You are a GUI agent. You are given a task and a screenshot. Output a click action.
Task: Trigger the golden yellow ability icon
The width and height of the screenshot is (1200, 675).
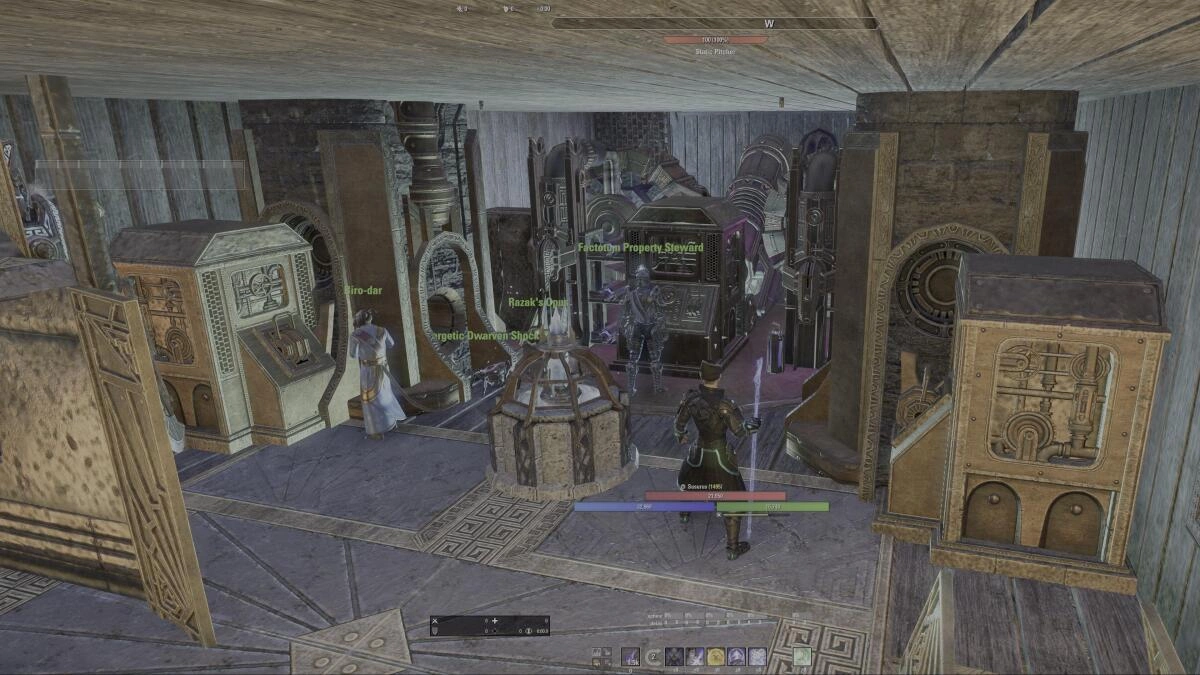(716, 656)
